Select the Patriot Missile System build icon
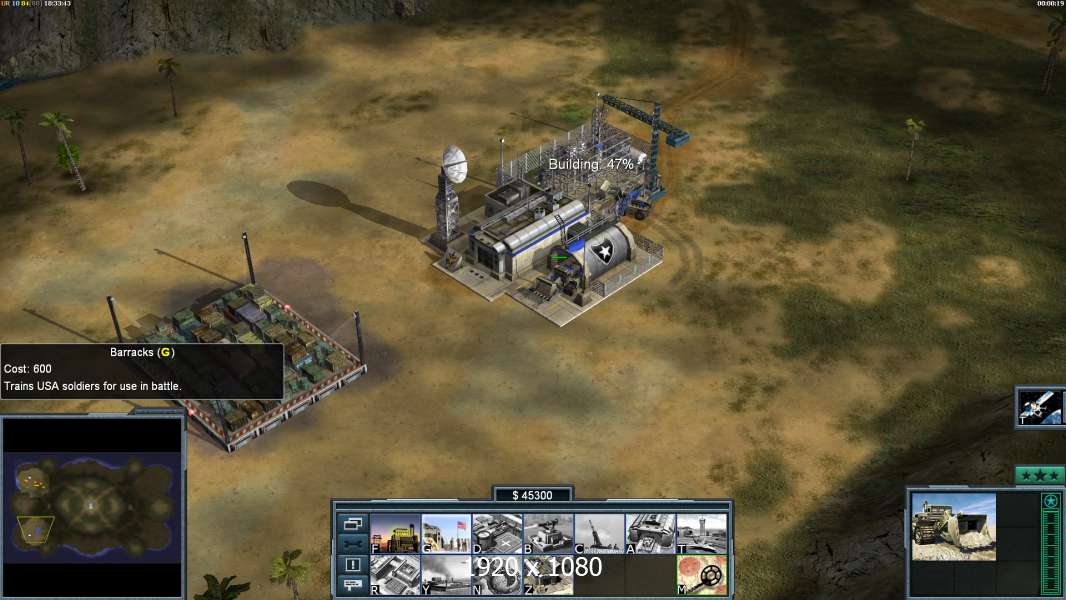This screenshot has height=600, width=1066. [548, 534]
